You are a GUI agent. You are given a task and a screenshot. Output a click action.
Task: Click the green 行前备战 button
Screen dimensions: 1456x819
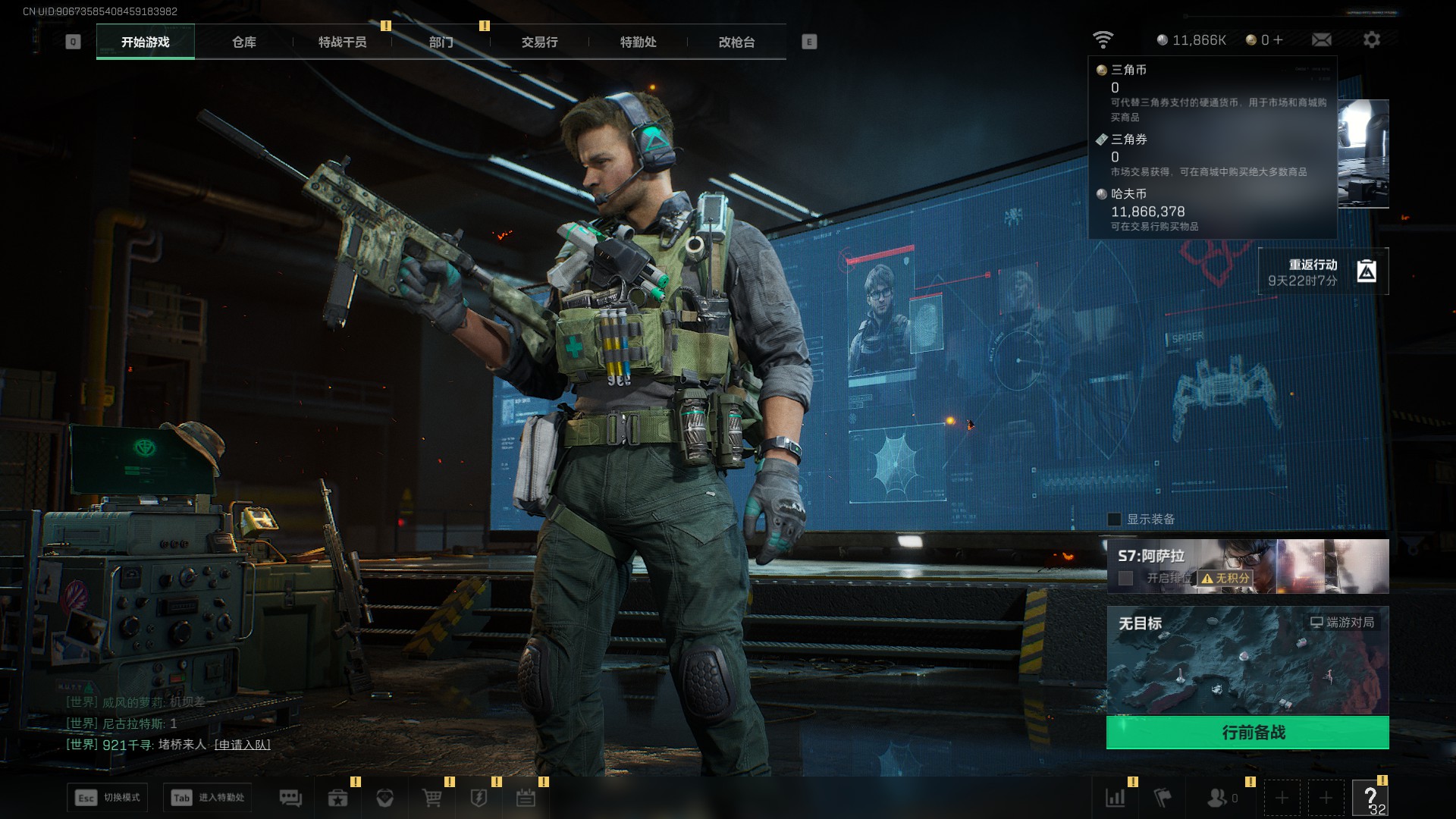click(1247, 733)
